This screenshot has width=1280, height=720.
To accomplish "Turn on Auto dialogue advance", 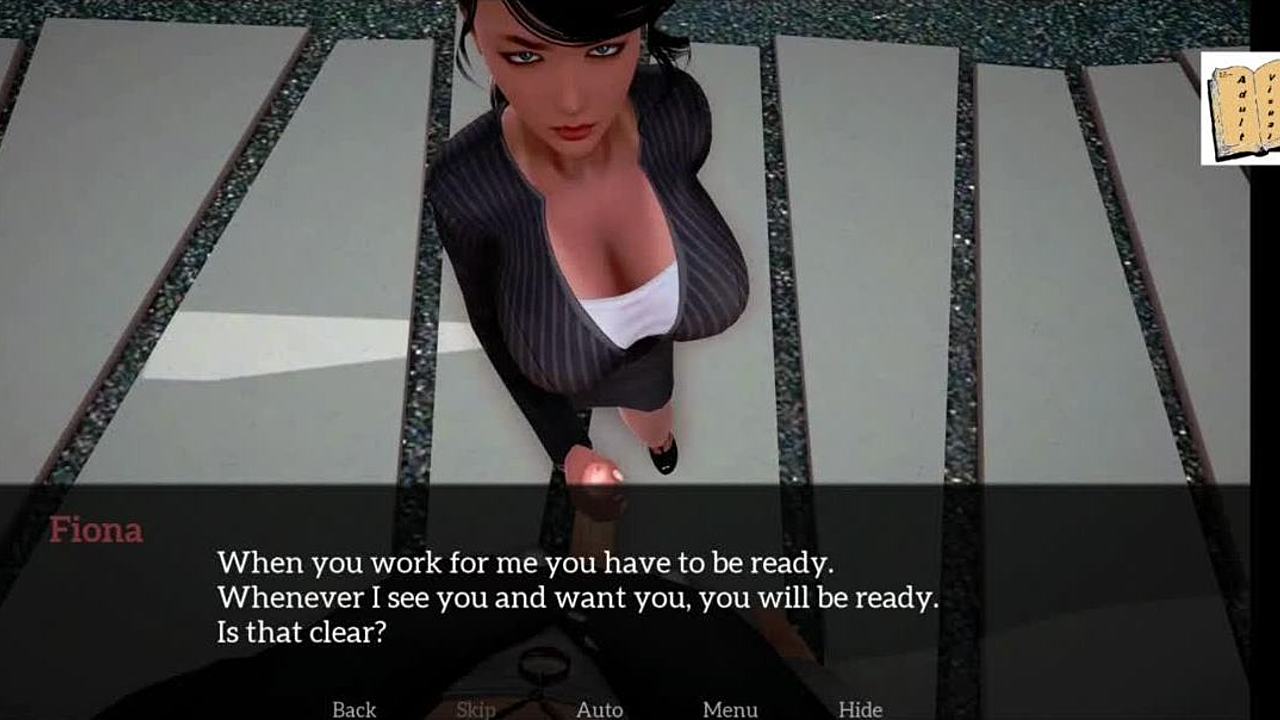I will click(599, 709).
